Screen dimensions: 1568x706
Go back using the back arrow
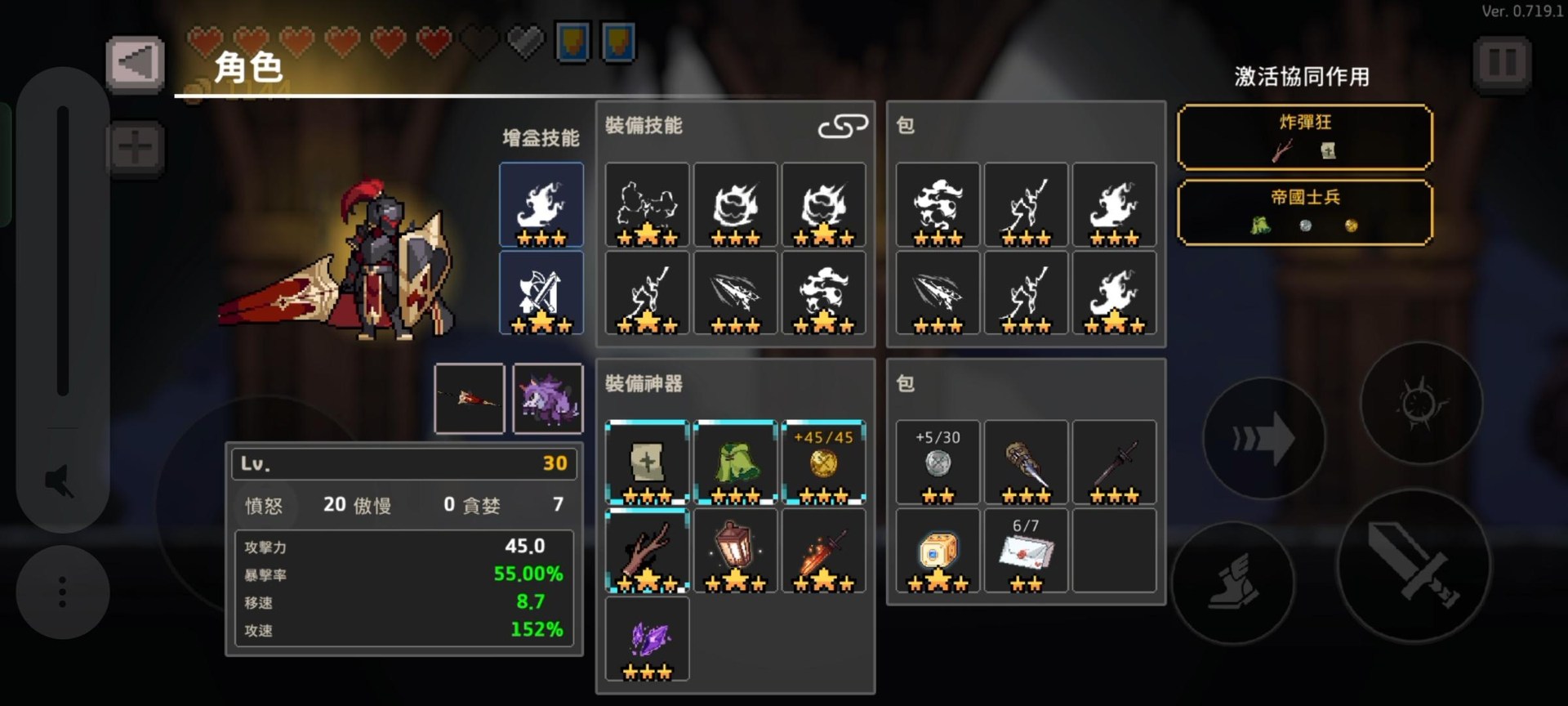click(x=136, y=65)
